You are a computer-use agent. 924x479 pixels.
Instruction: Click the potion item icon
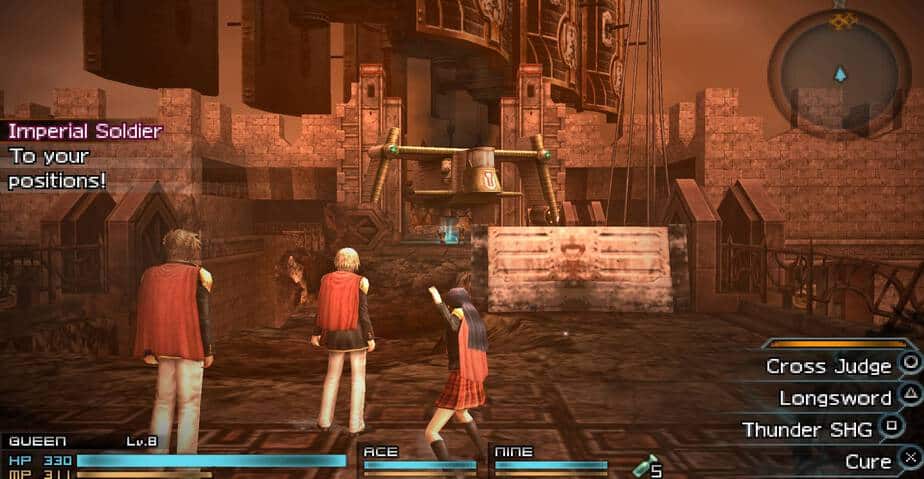coord(648,465)
